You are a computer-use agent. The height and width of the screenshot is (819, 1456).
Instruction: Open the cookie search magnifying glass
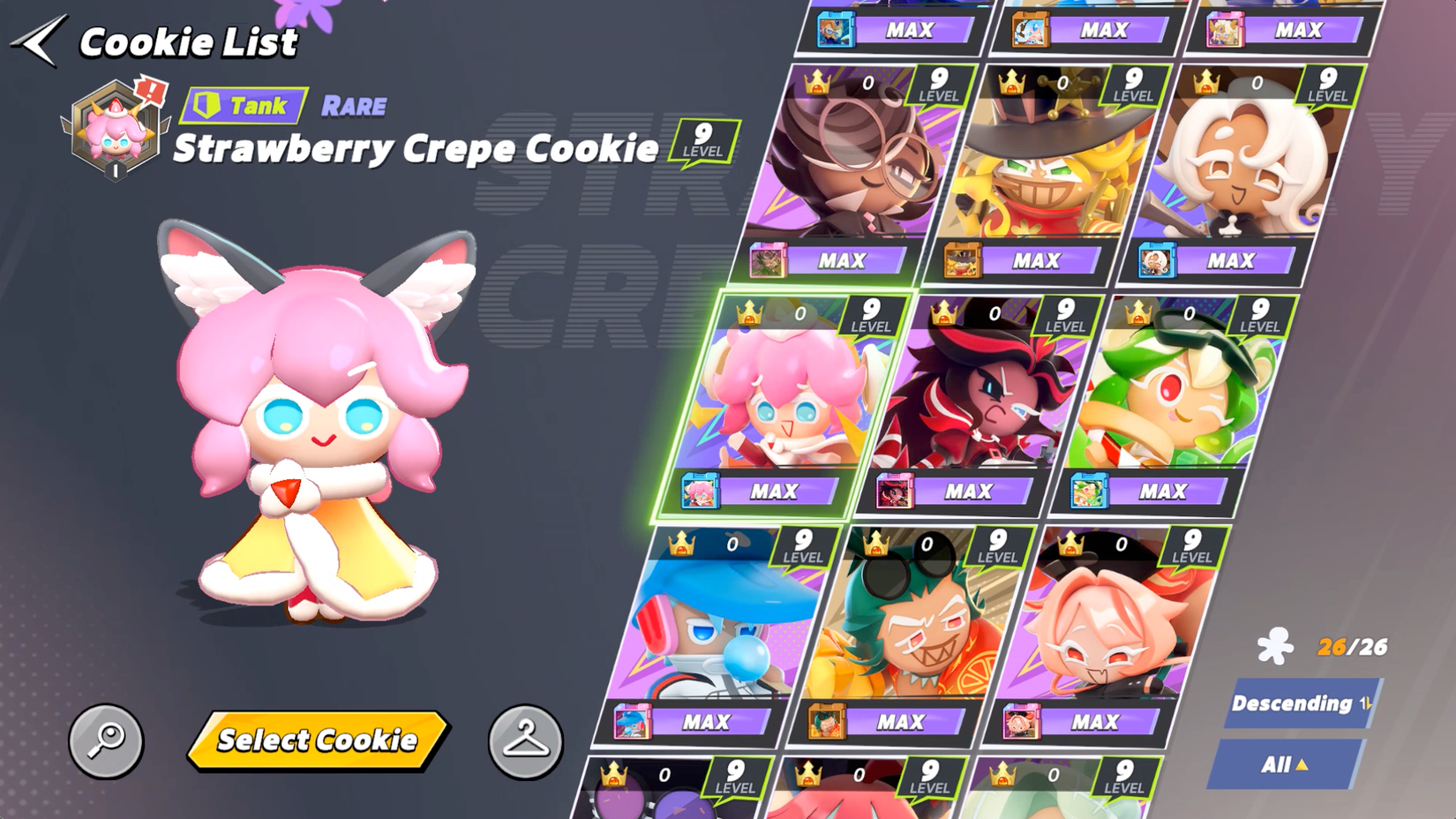tap(105, 741)
